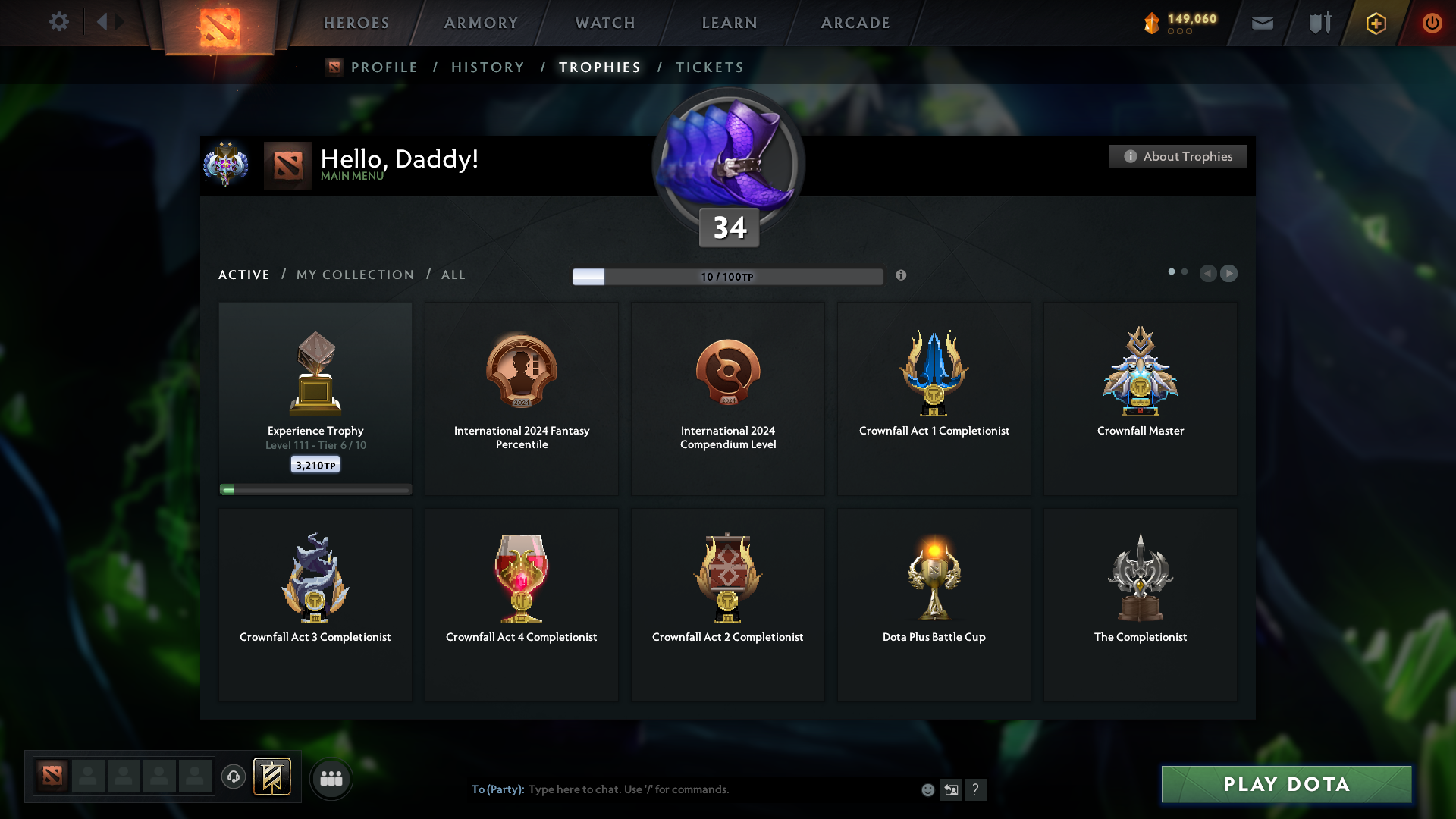Screen dimensions: 1456x819
Task: Switch to the HISTORY tab
Action: 487,67
